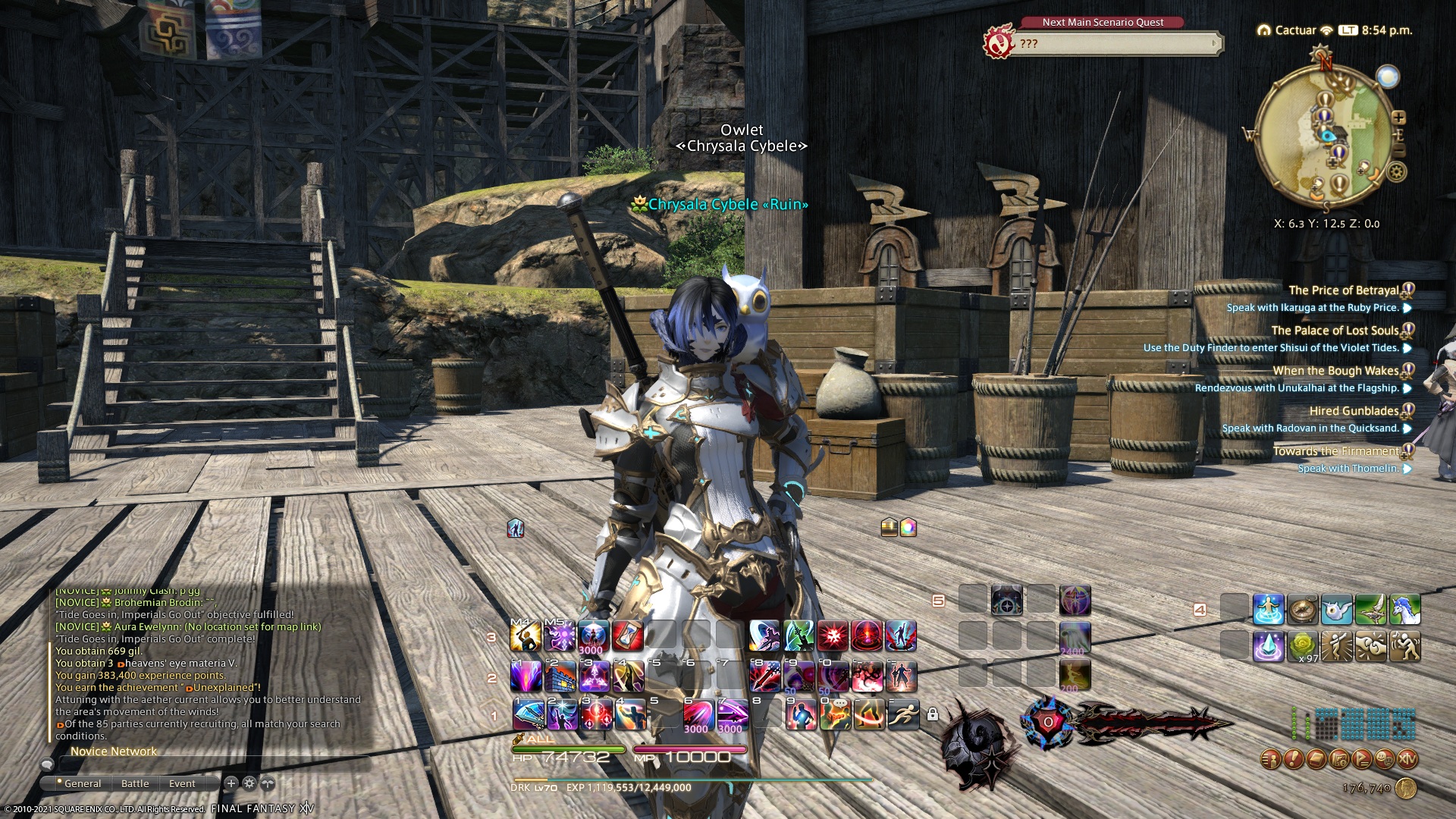Open the compass item on hotbar
The width and height of the screenshot is (1456, 819).
point(1302,610)
